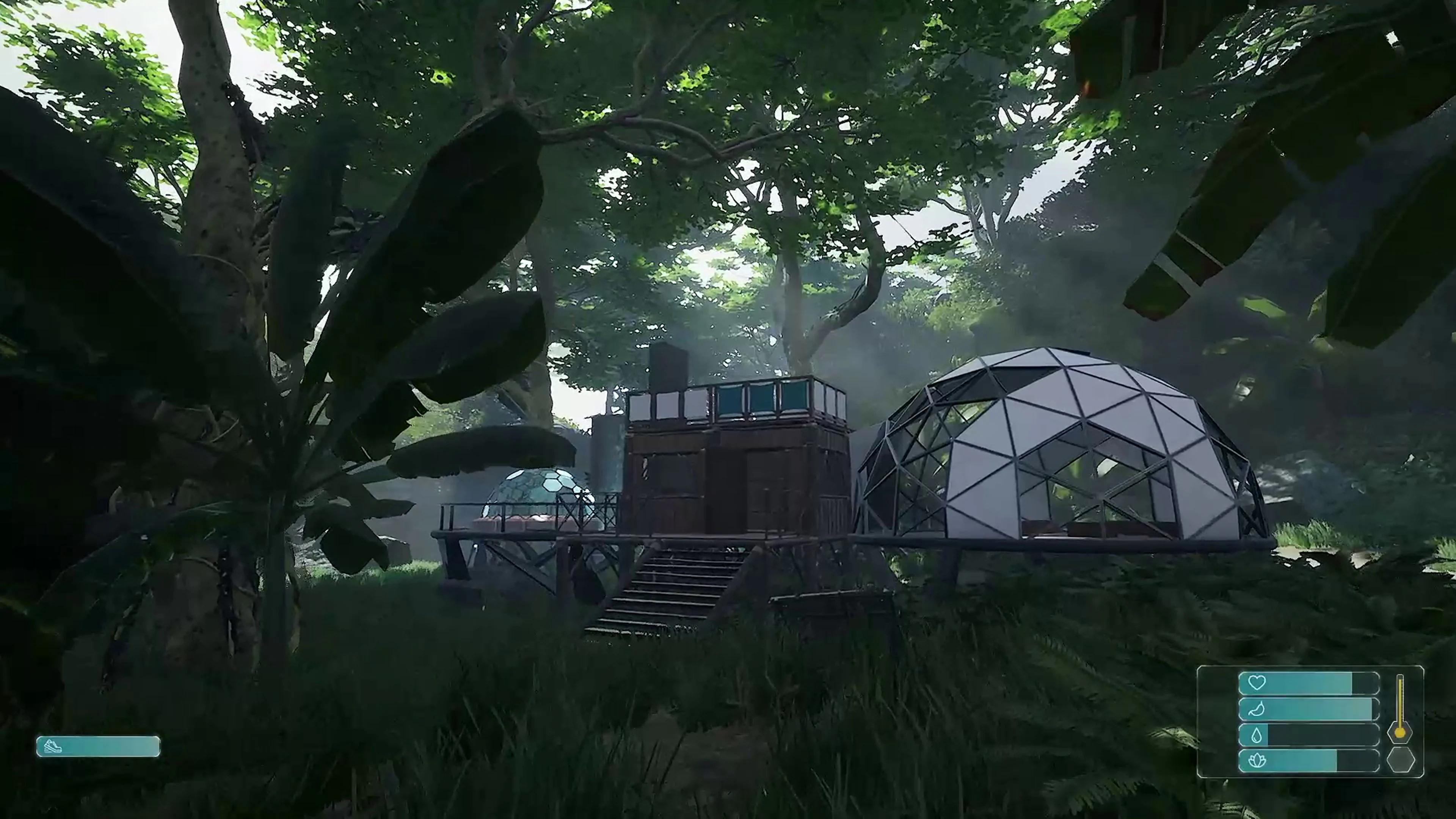
Task: Select the lotus flower wellness icon
Action: (x=1257, y=760)
